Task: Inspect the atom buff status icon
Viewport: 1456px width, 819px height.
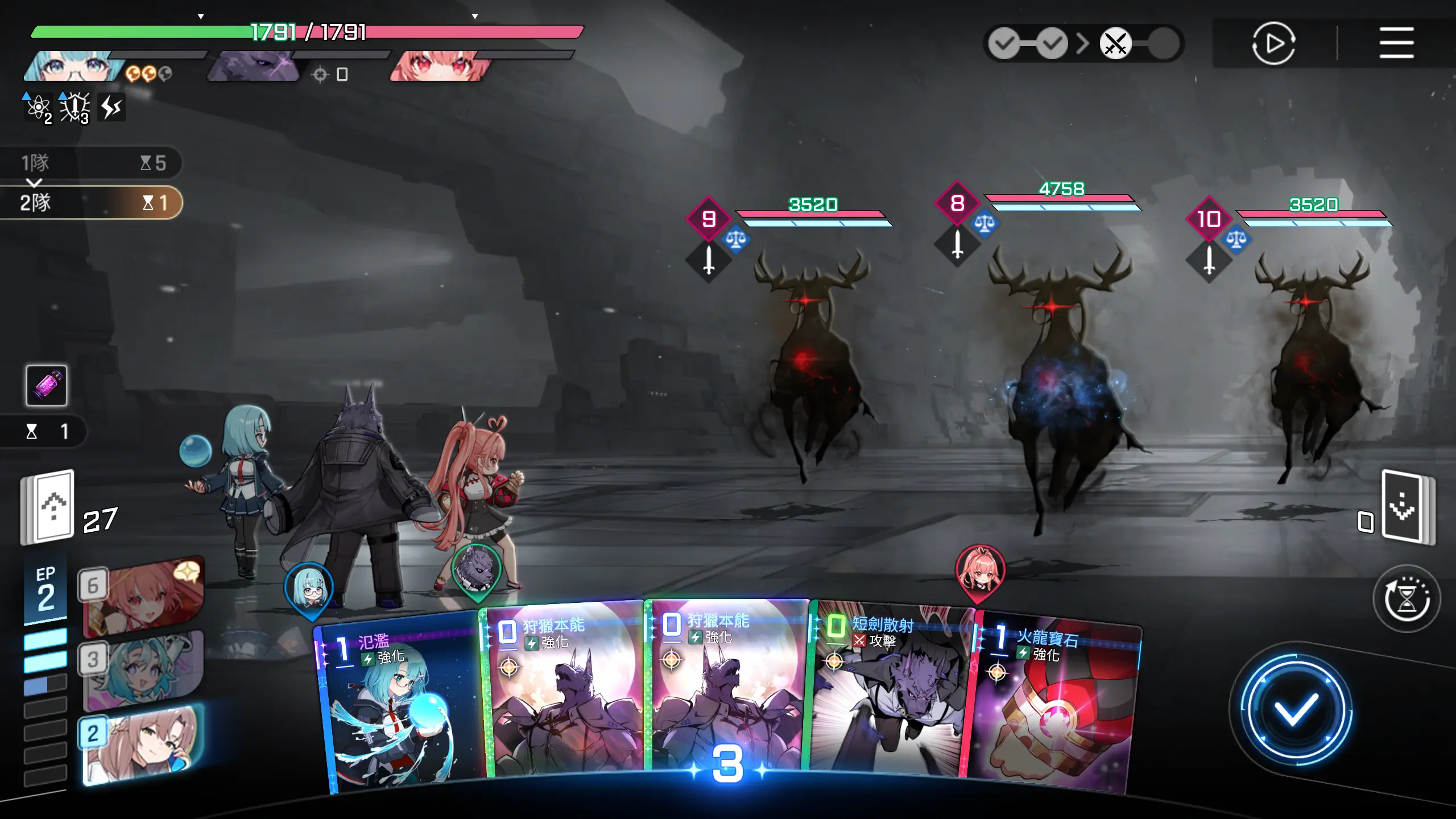Action: point(38,107)
